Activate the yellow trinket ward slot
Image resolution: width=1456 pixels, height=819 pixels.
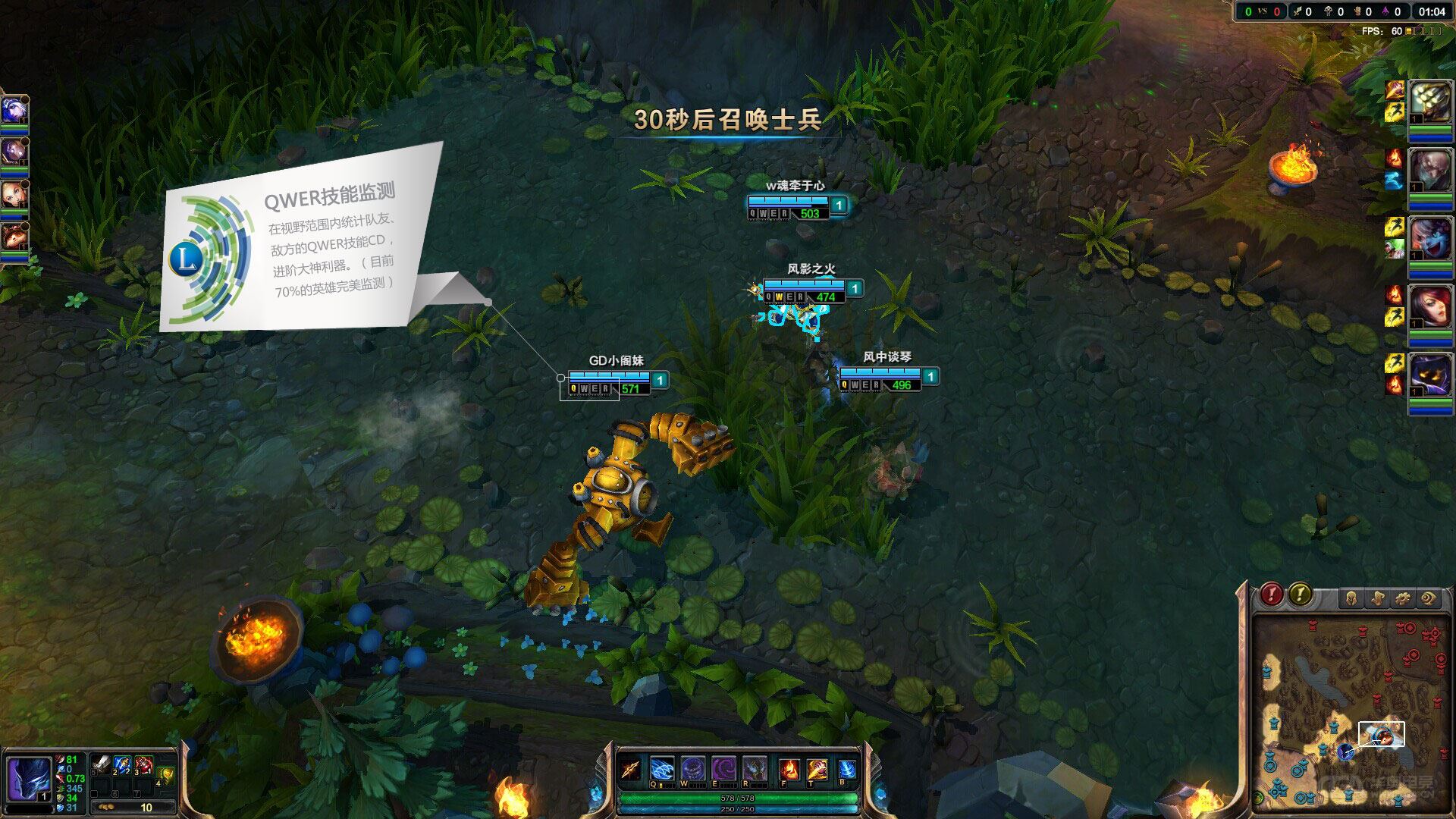pos(166,775)
